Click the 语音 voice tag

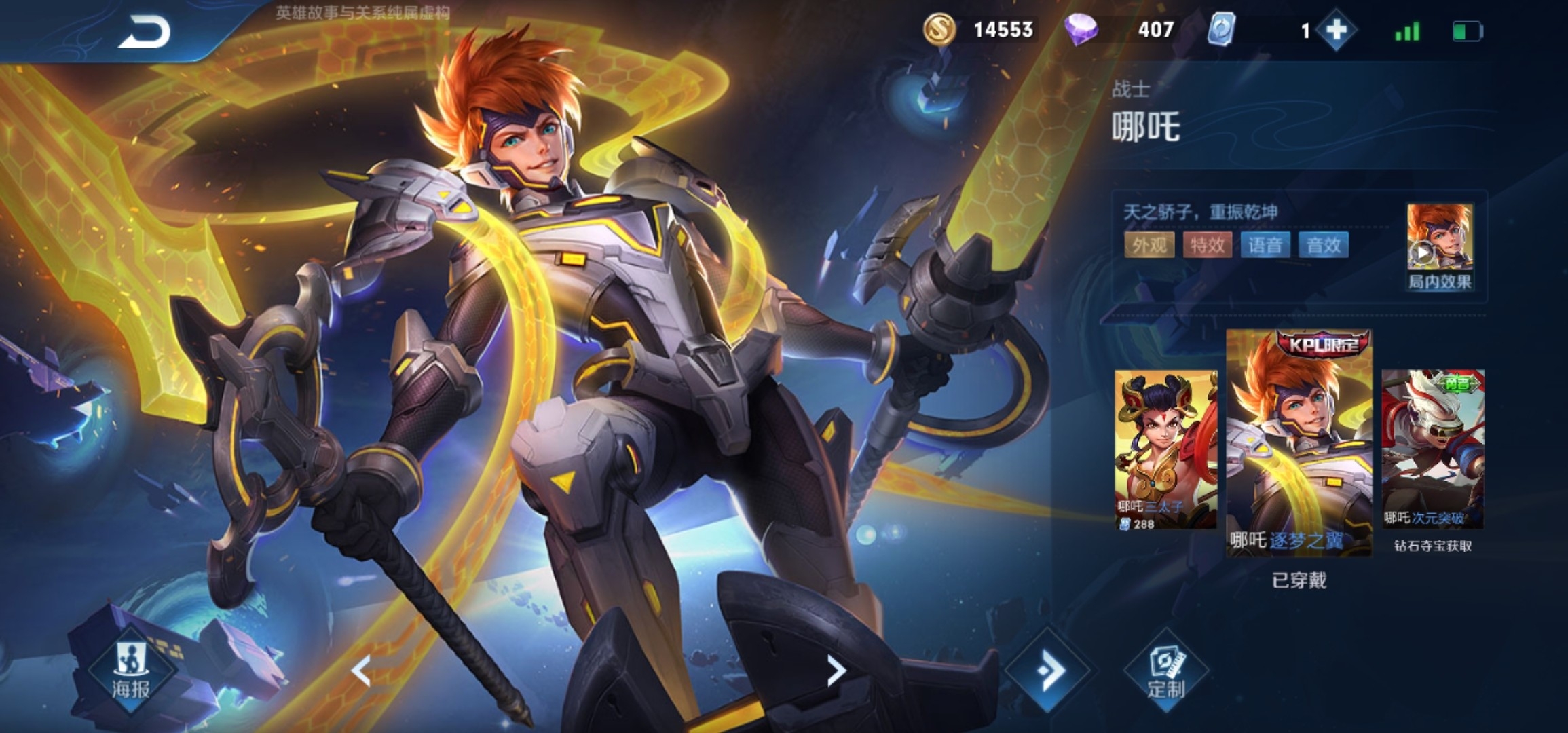(1265, 245)
